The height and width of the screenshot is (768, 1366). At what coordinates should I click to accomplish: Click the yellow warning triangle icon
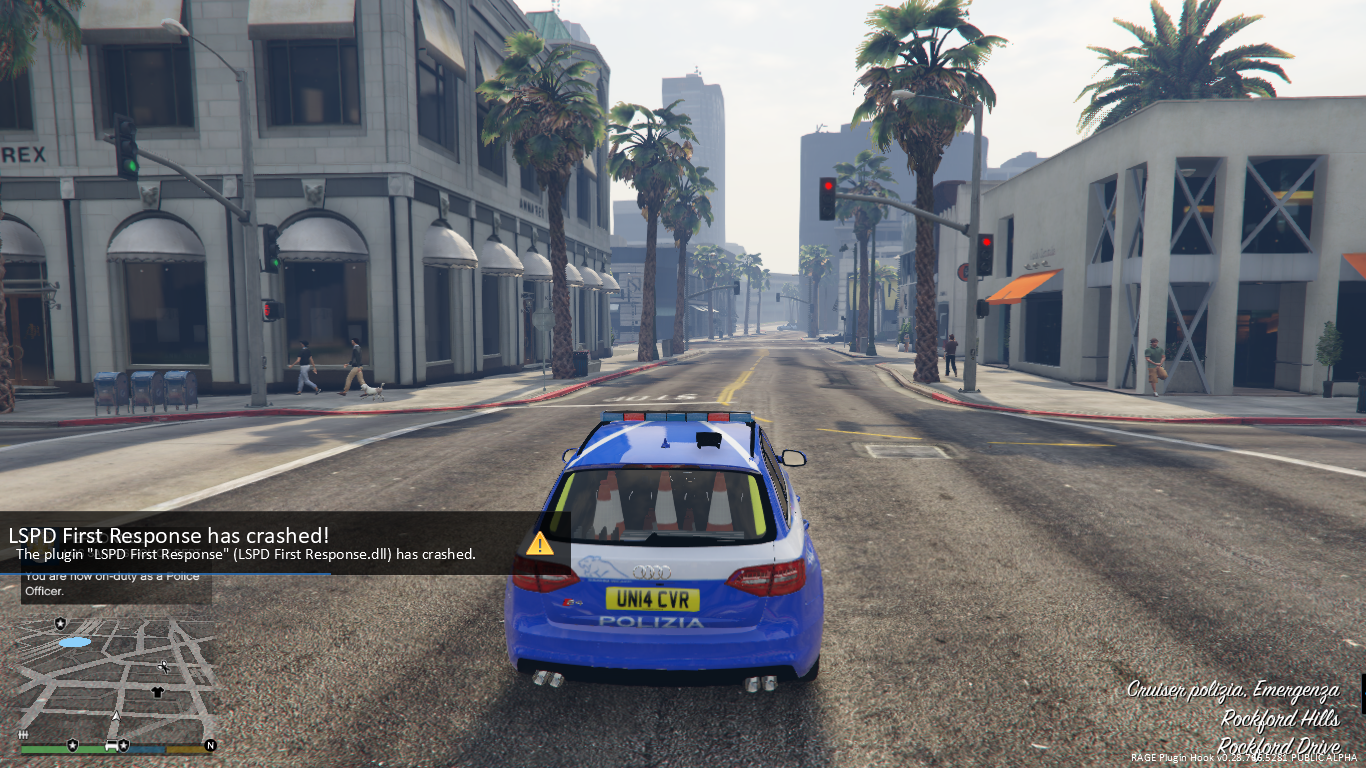coord(540,544)
